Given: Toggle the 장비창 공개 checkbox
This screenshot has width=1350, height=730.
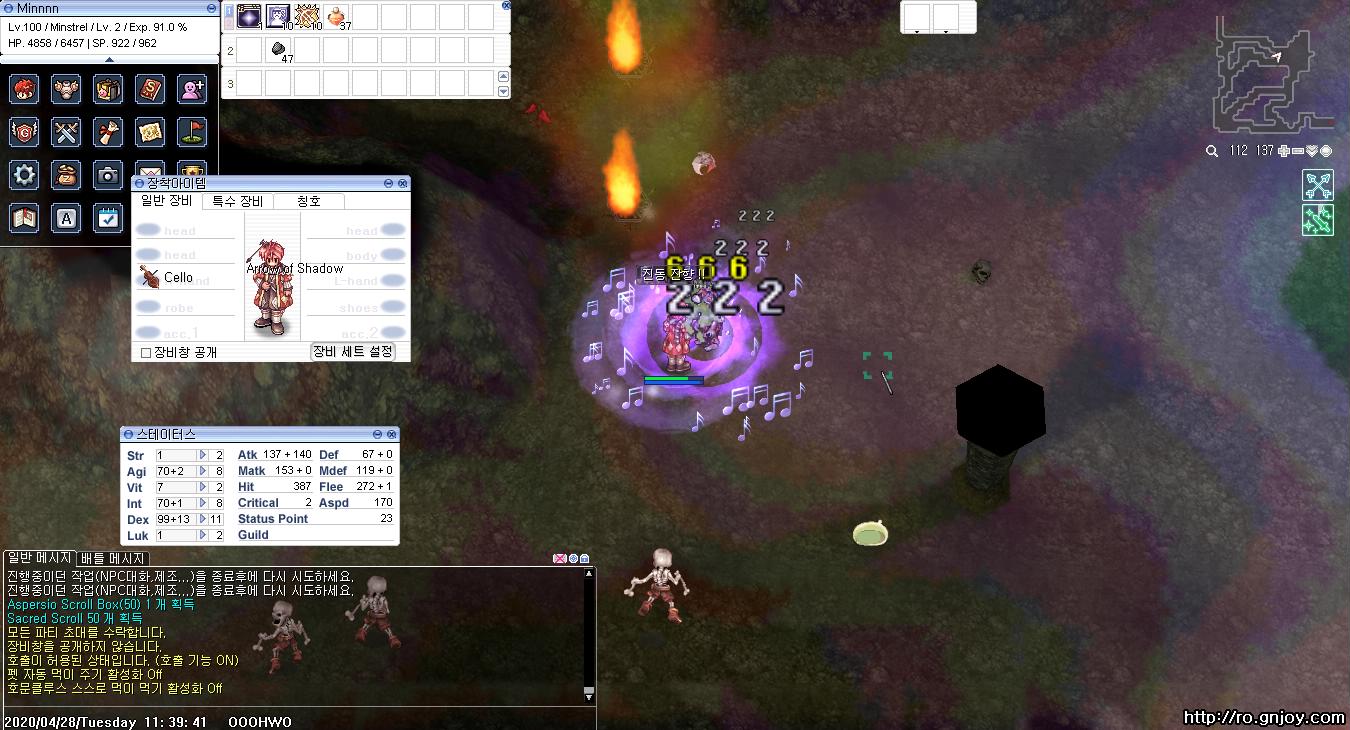Looking at the screenshot, I should pos(145,352).
